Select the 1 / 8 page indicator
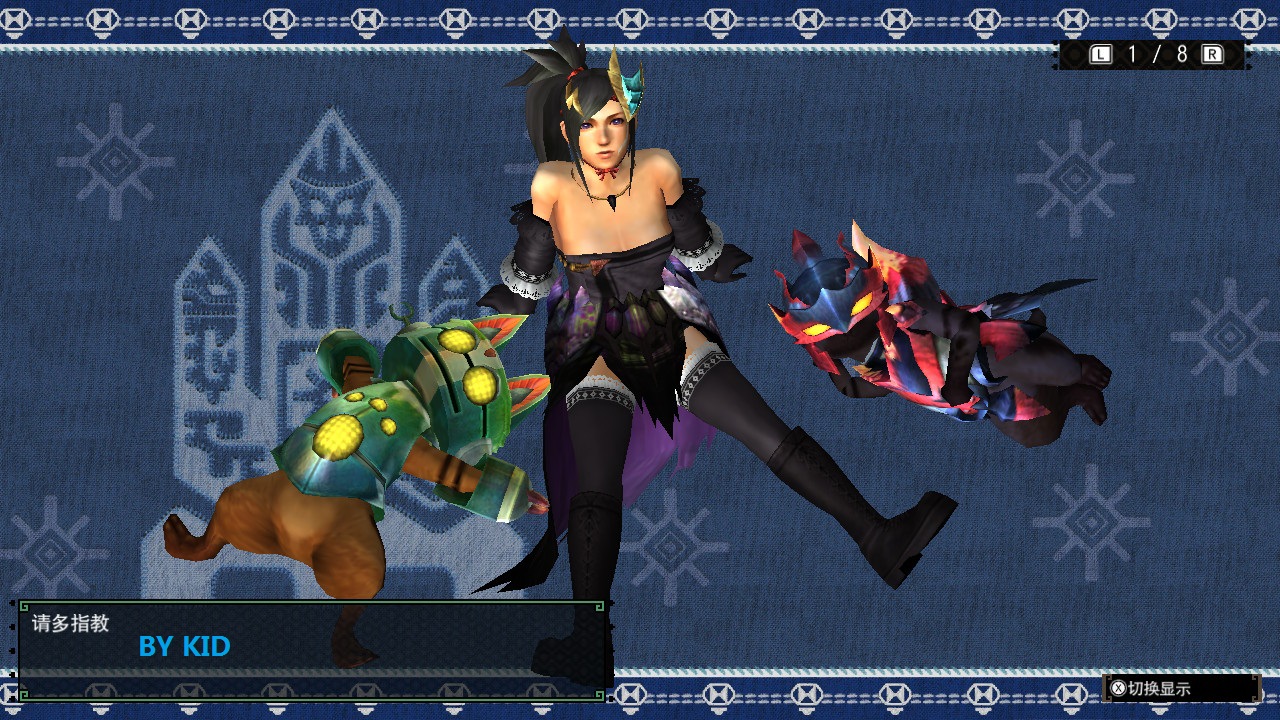Image resolution: width=1280 pixels, height=720 pixels. [x=1156, y=55]
